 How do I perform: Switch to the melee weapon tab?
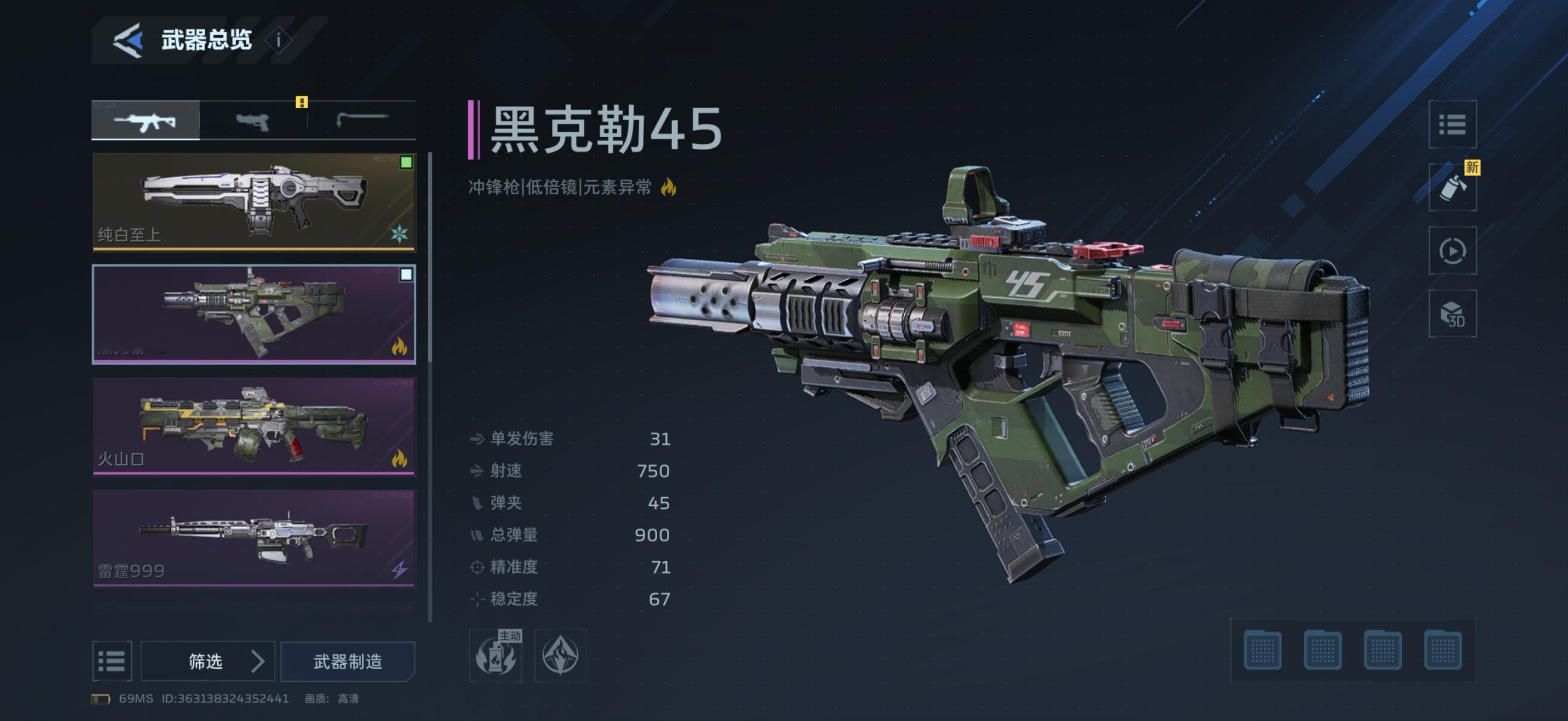[x=362, y=121]
